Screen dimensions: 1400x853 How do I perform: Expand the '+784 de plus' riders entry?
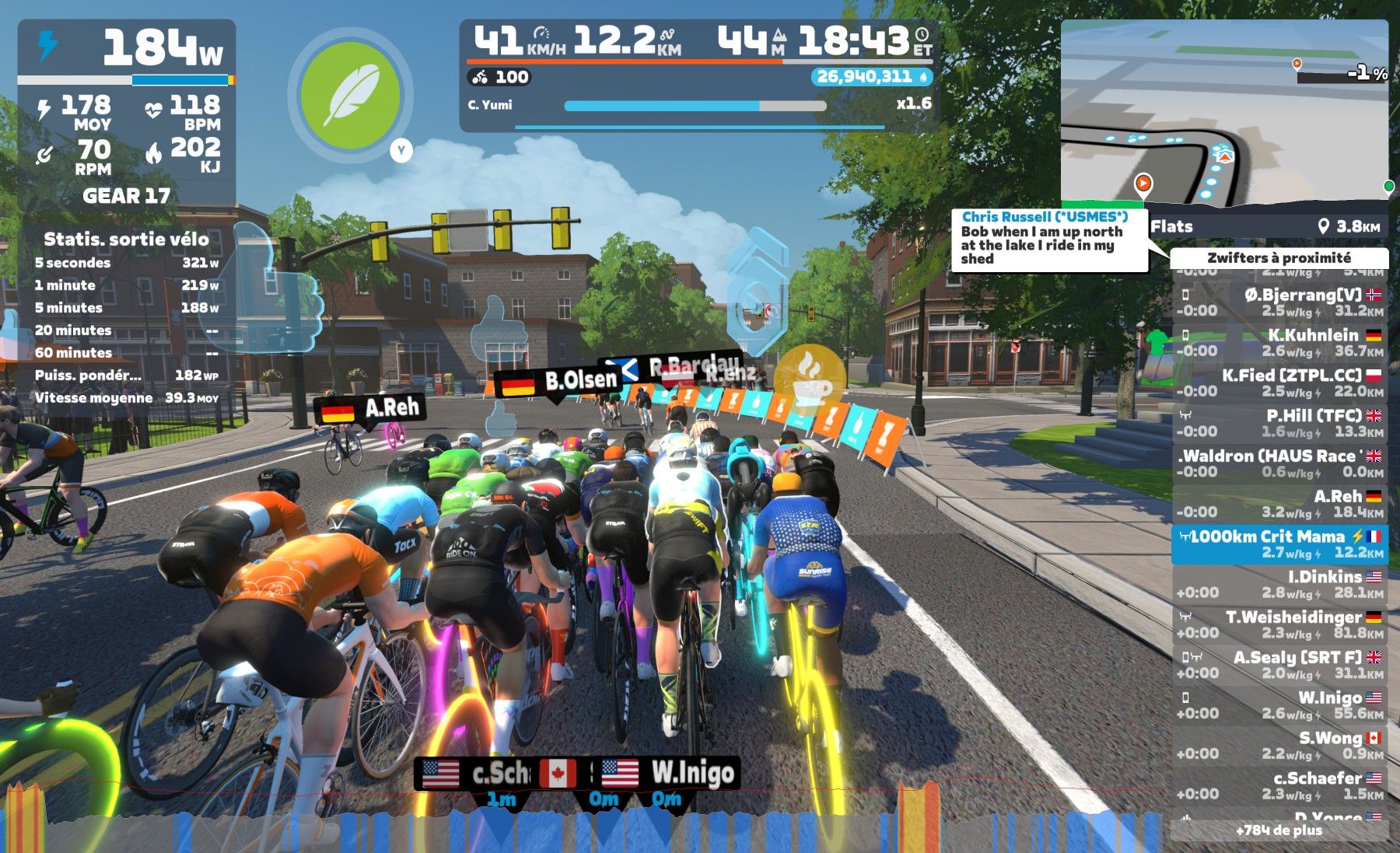point(1279,830)
